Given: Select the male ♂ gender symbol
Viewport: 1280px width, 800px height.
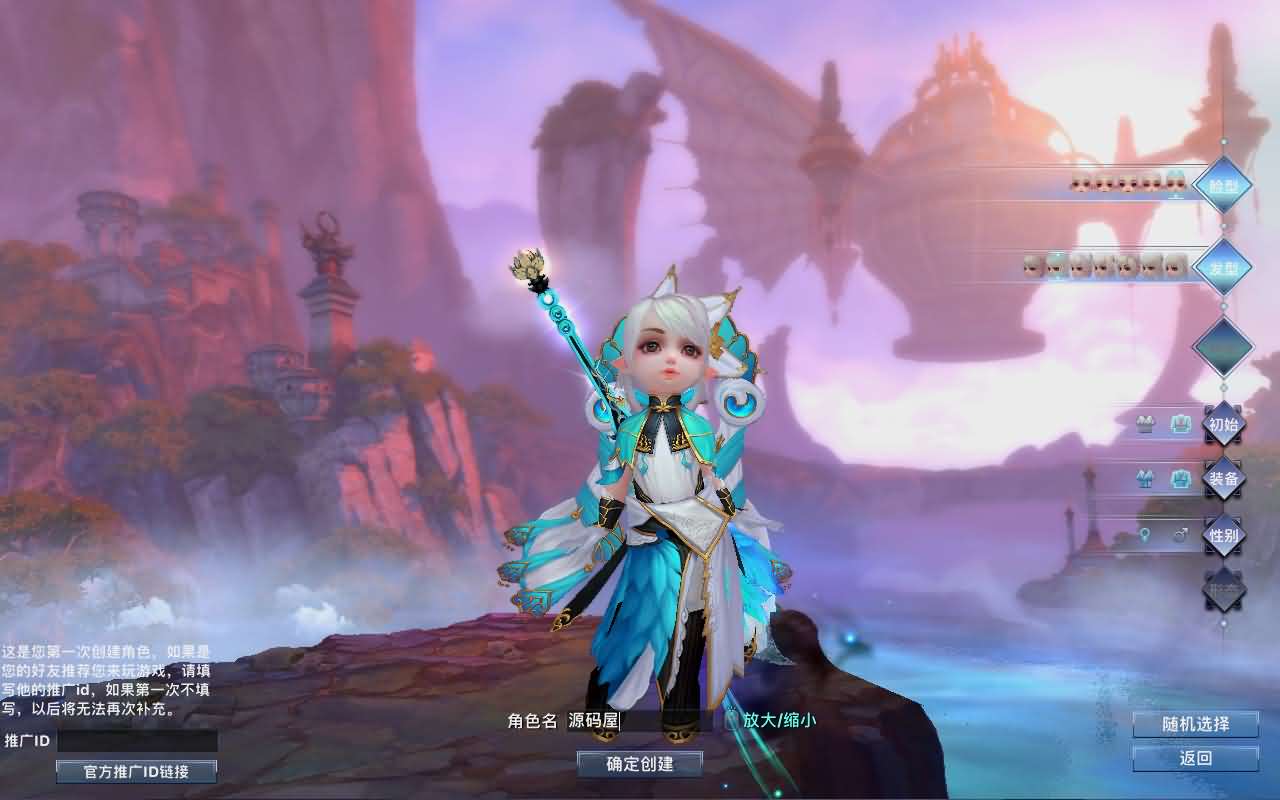Looking at the screenshot, I should pos(1180,535).
